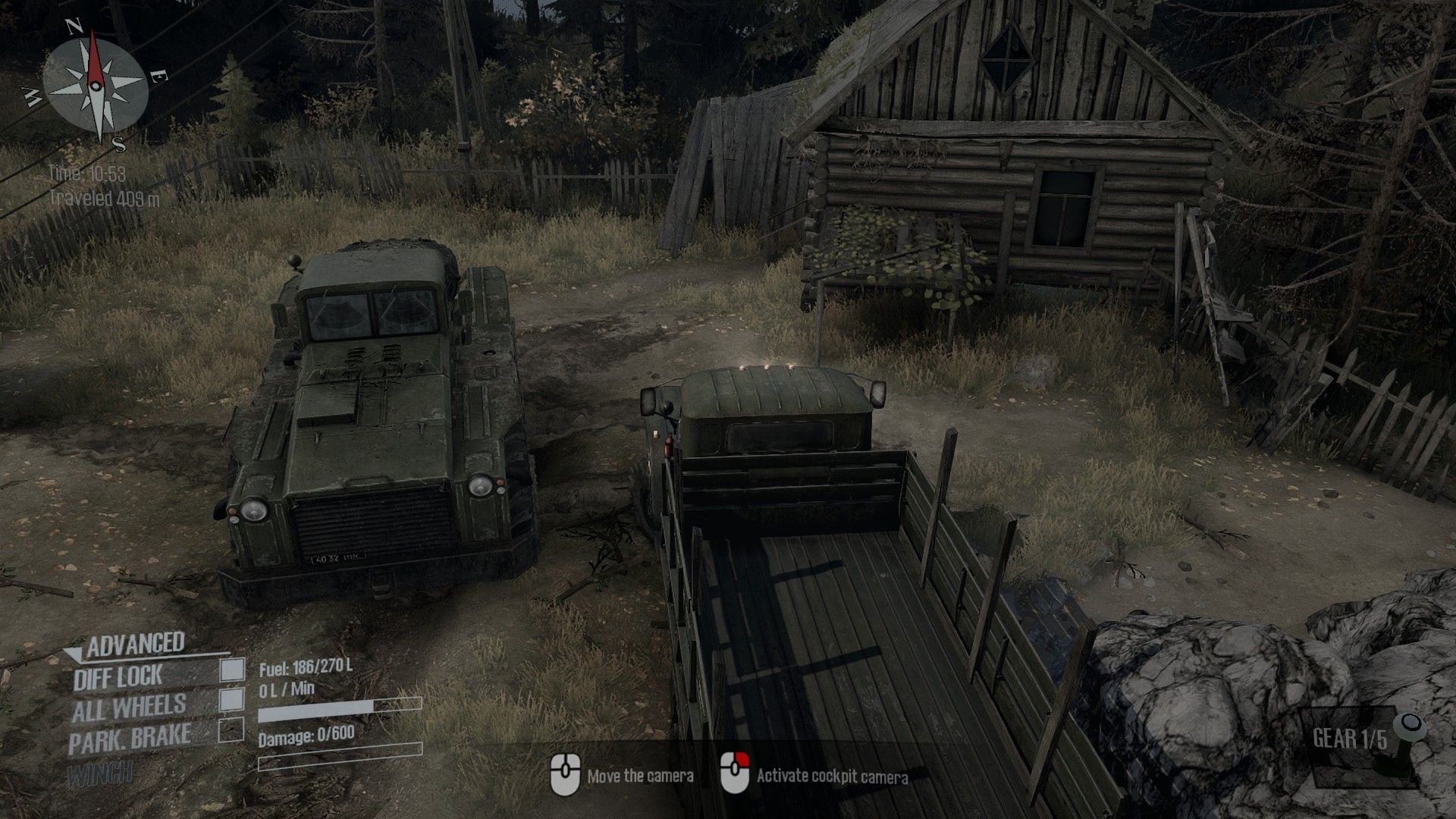Image resolution: width=1456 pixels, height=819 pixels.
Task: Enable the All Wheels drive checkbox
Action: (x=232, y=699)
